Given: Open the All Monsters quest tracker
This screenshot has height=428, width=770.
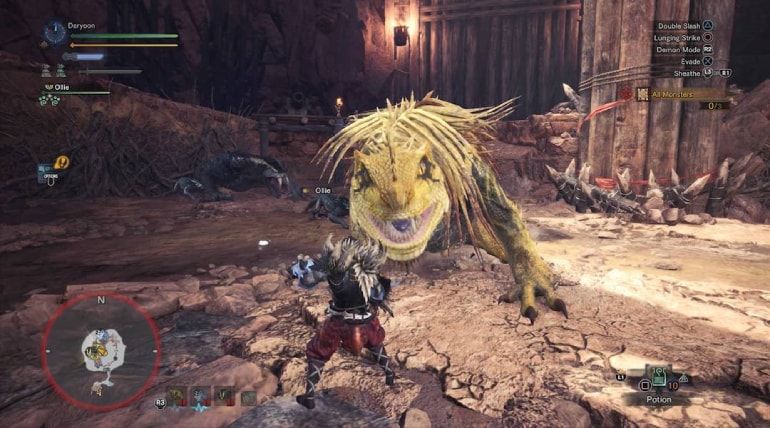Looking at the screenshot, I should point(678,94).
